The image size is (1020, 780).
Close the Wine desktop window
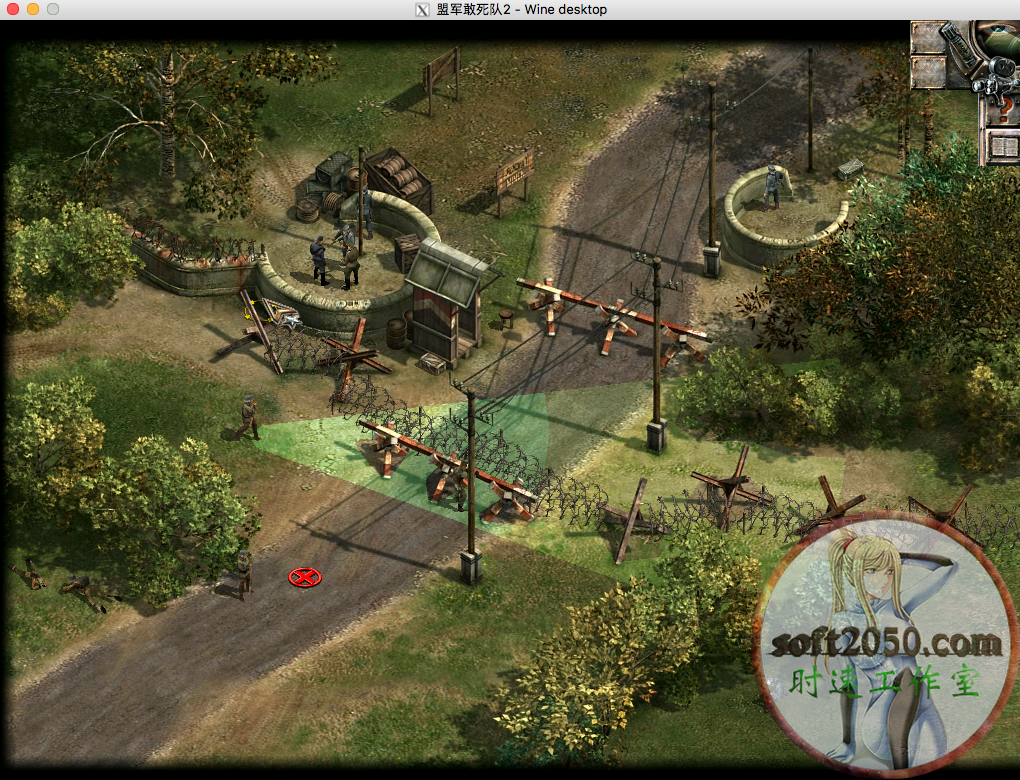(x=13, y=9)
